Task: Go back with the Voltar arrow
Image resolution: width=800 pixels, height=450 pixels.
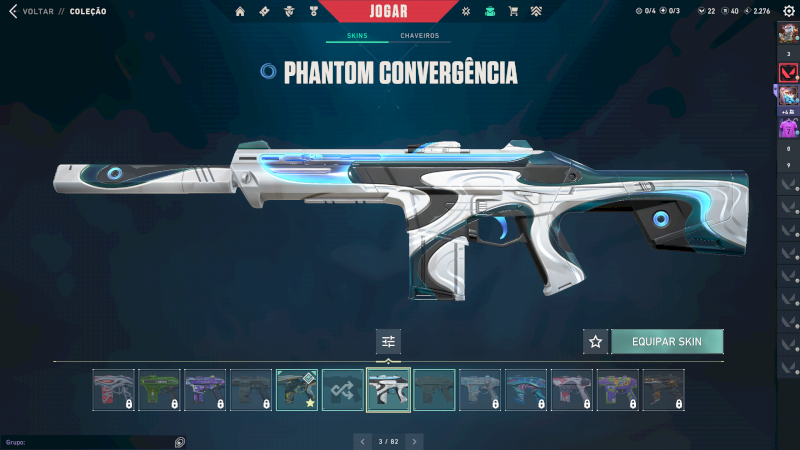Action: click(x=12, y=11)
